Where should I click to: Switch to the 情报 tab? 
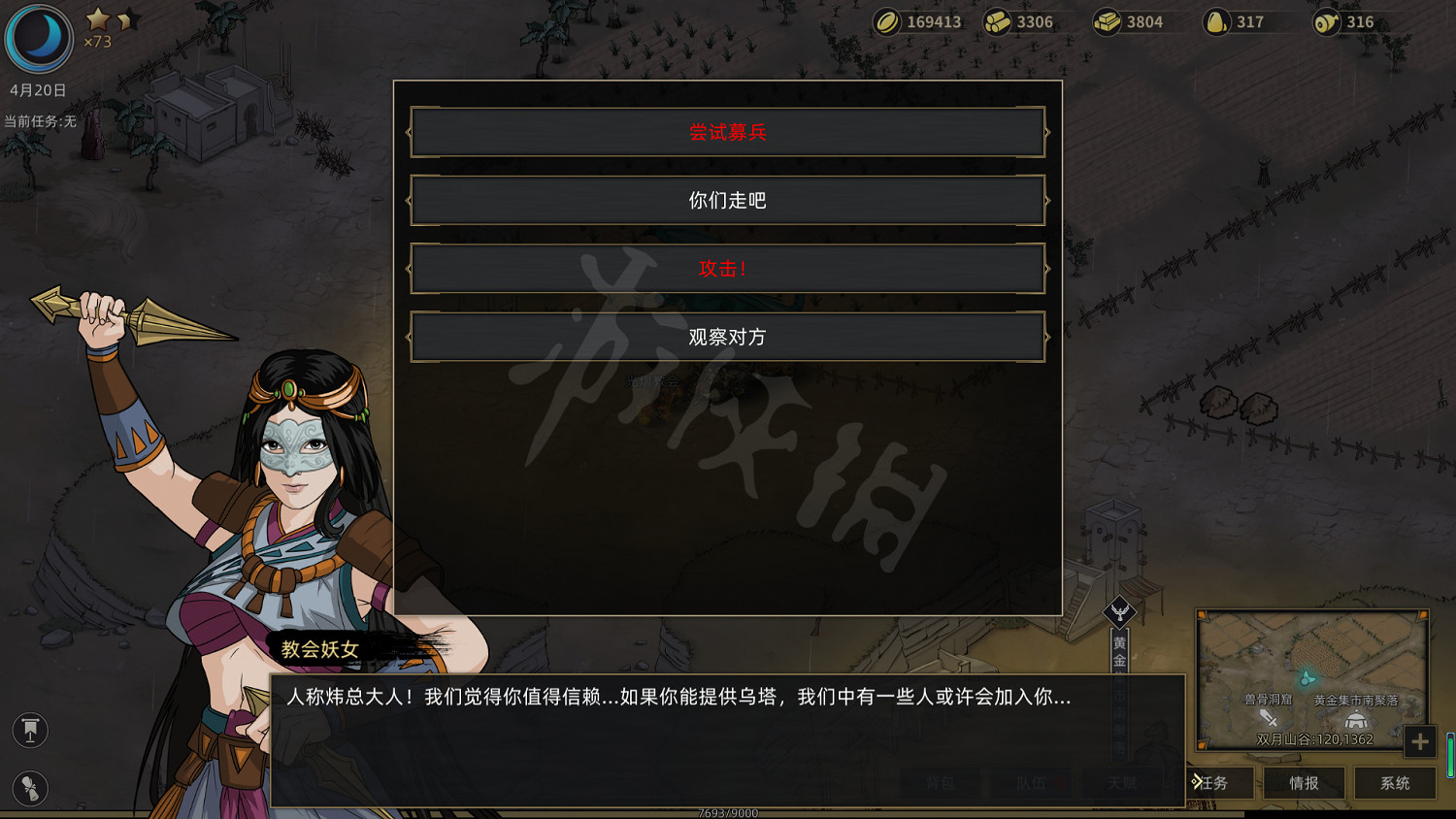point(1305,783)
